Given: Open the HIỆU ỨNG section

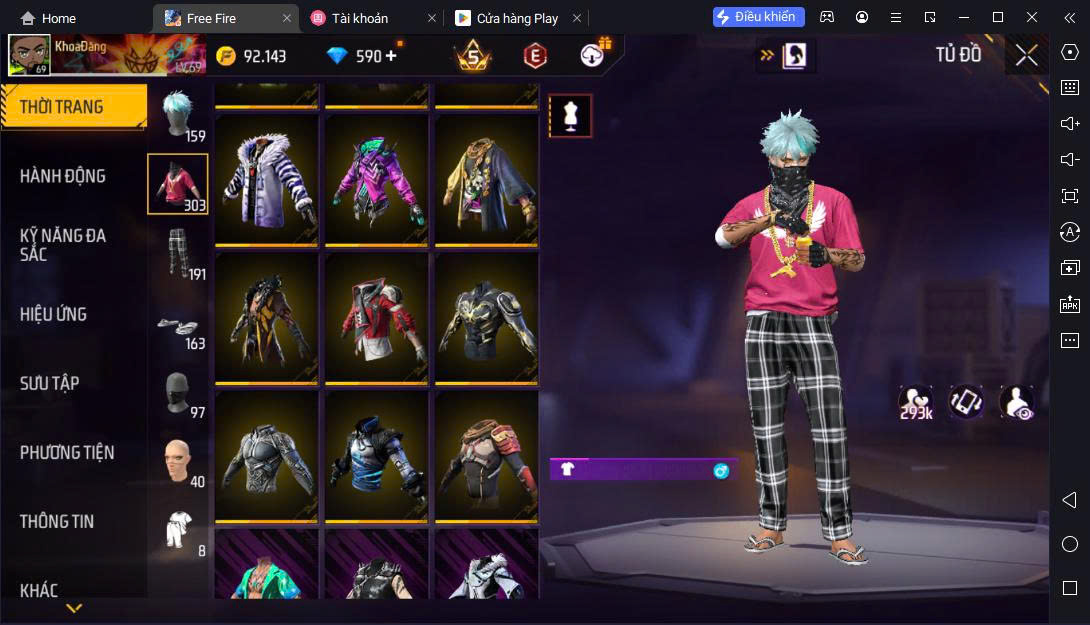Looking at the screenshot, I should tap(53, 314).
